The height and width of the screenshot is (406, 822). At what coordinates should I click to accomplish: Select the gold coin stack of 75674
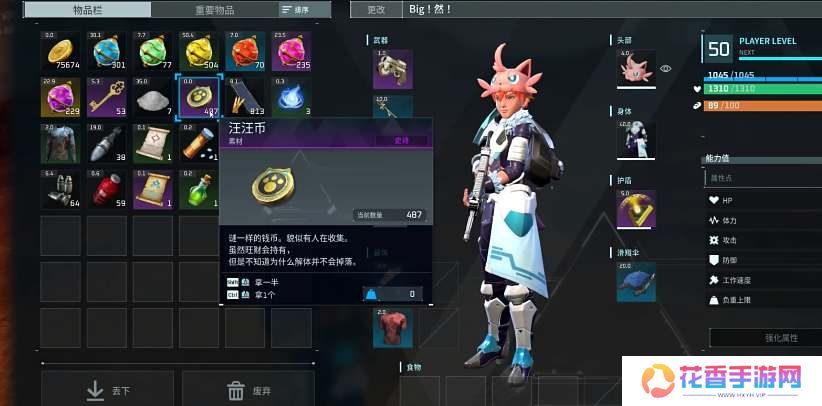(60, 52)
